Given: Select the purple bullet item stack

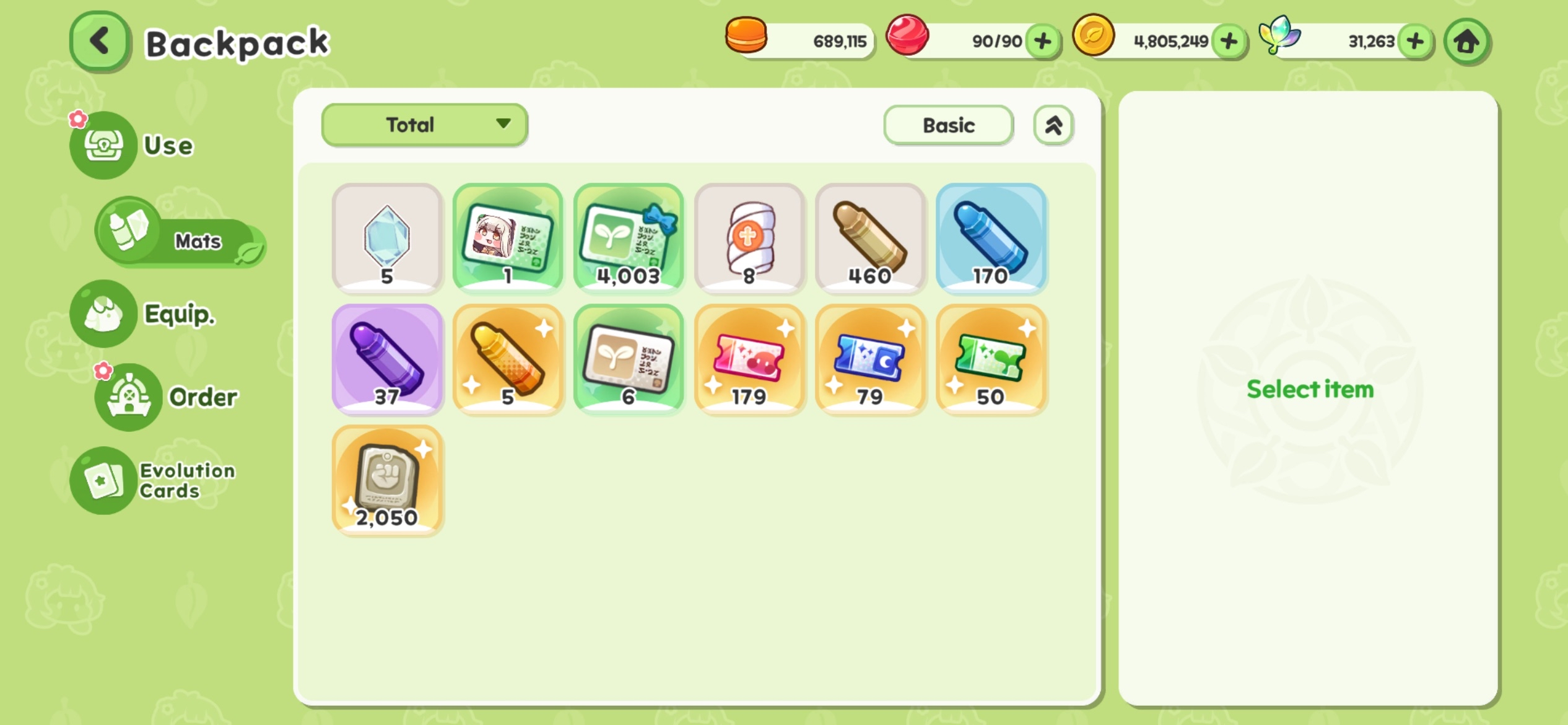Looking at the screenshot, I should [x=386, y=359].
